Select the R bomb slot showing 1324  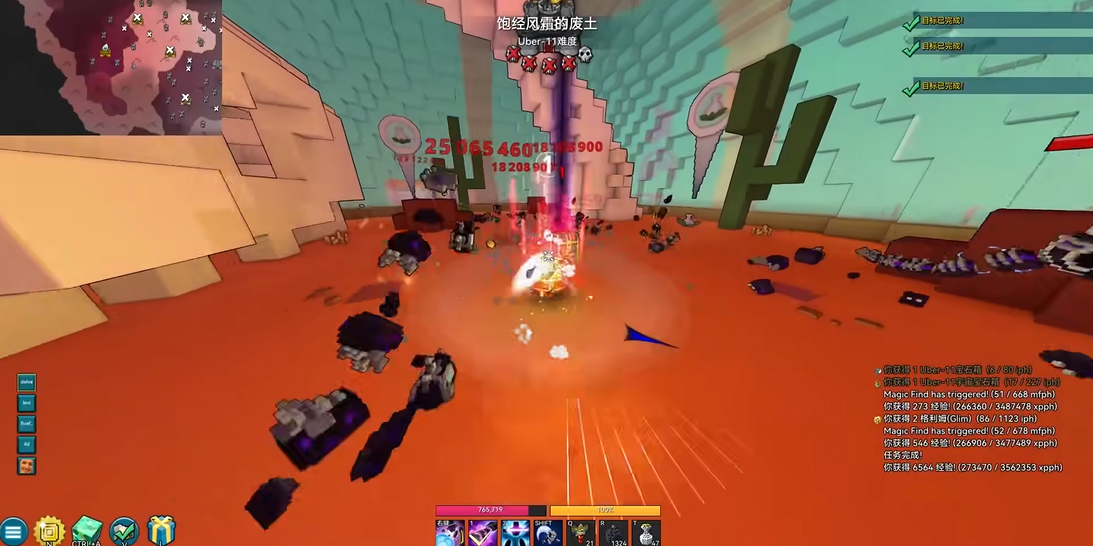click(614, 534)
